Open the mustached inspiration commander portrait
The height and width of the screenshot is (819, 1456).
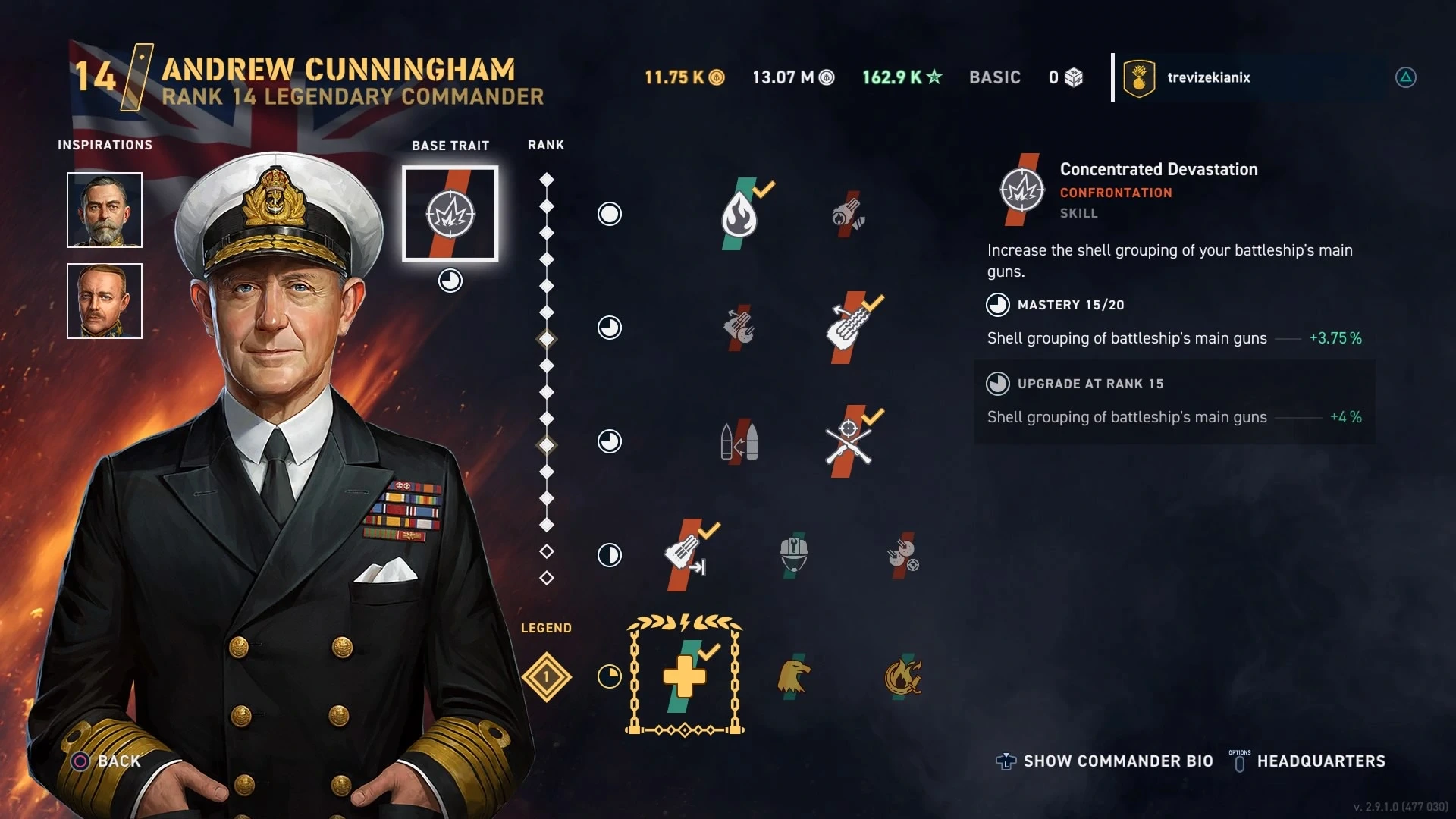(x=105, y=301)
